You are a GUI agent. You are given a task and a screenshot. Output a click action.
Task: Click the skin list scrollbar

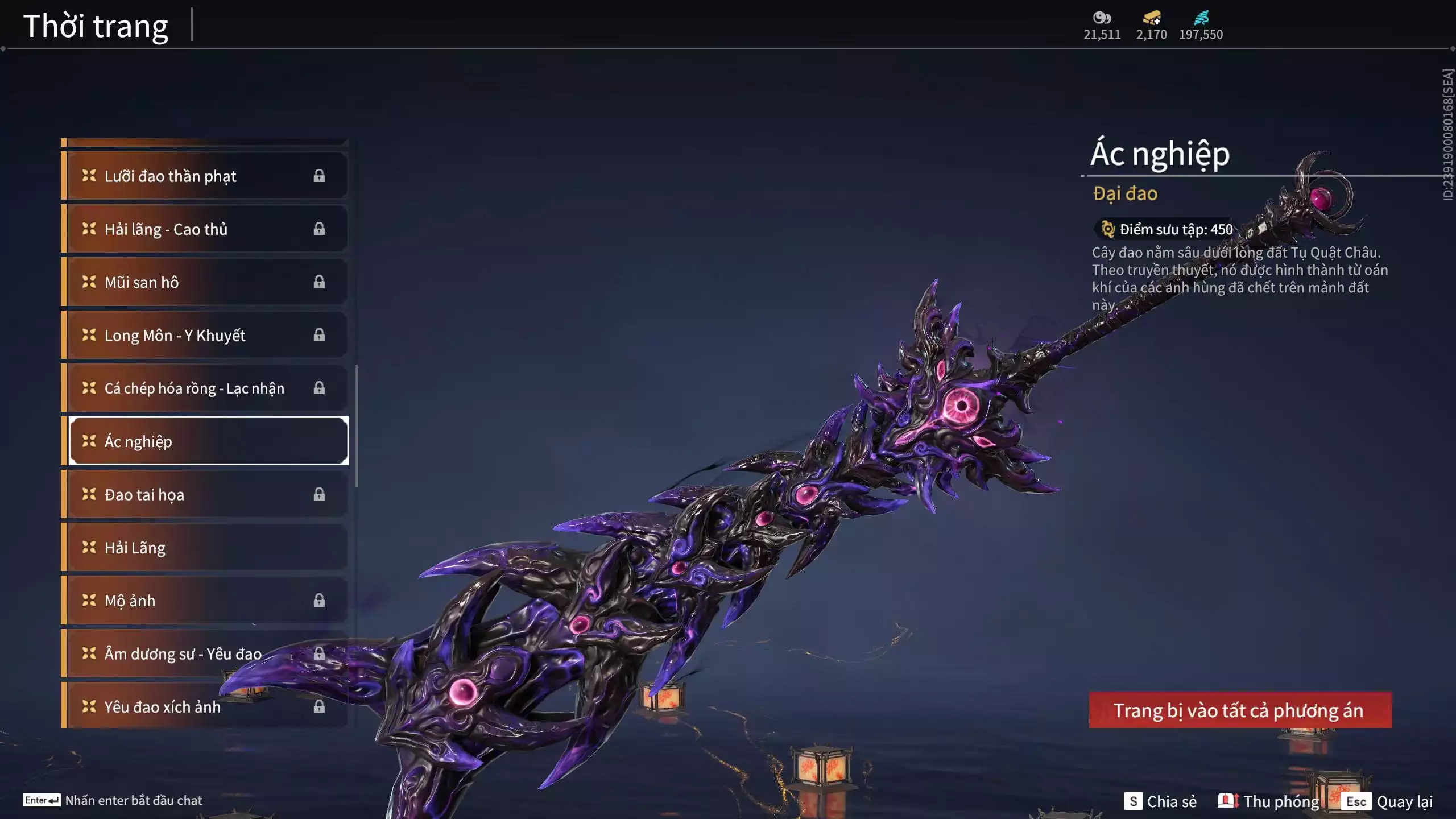tap(356, 425)
